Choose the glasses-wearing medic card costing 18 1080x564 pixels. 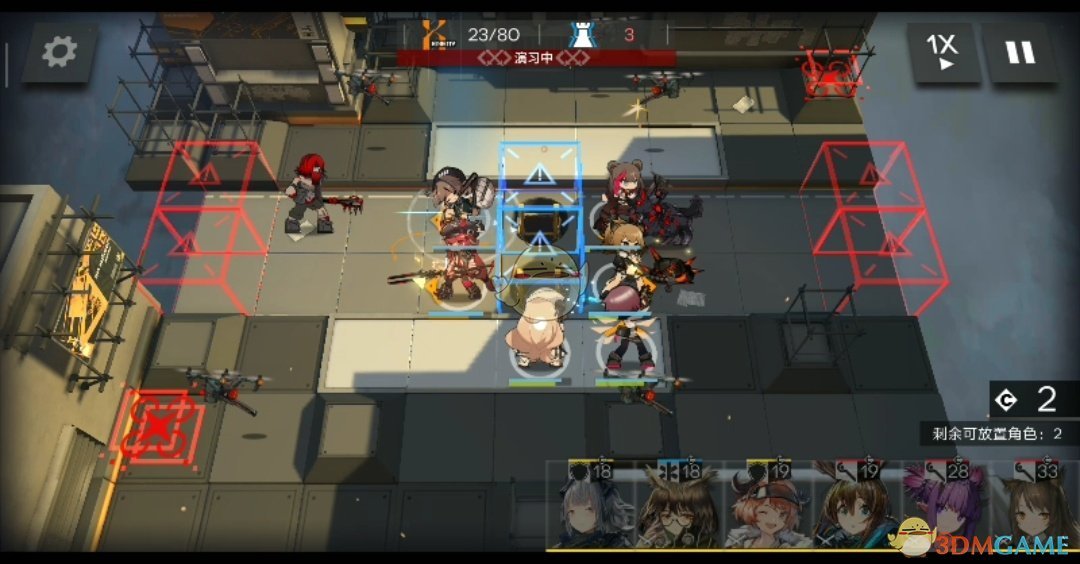(x=680, y=510)
